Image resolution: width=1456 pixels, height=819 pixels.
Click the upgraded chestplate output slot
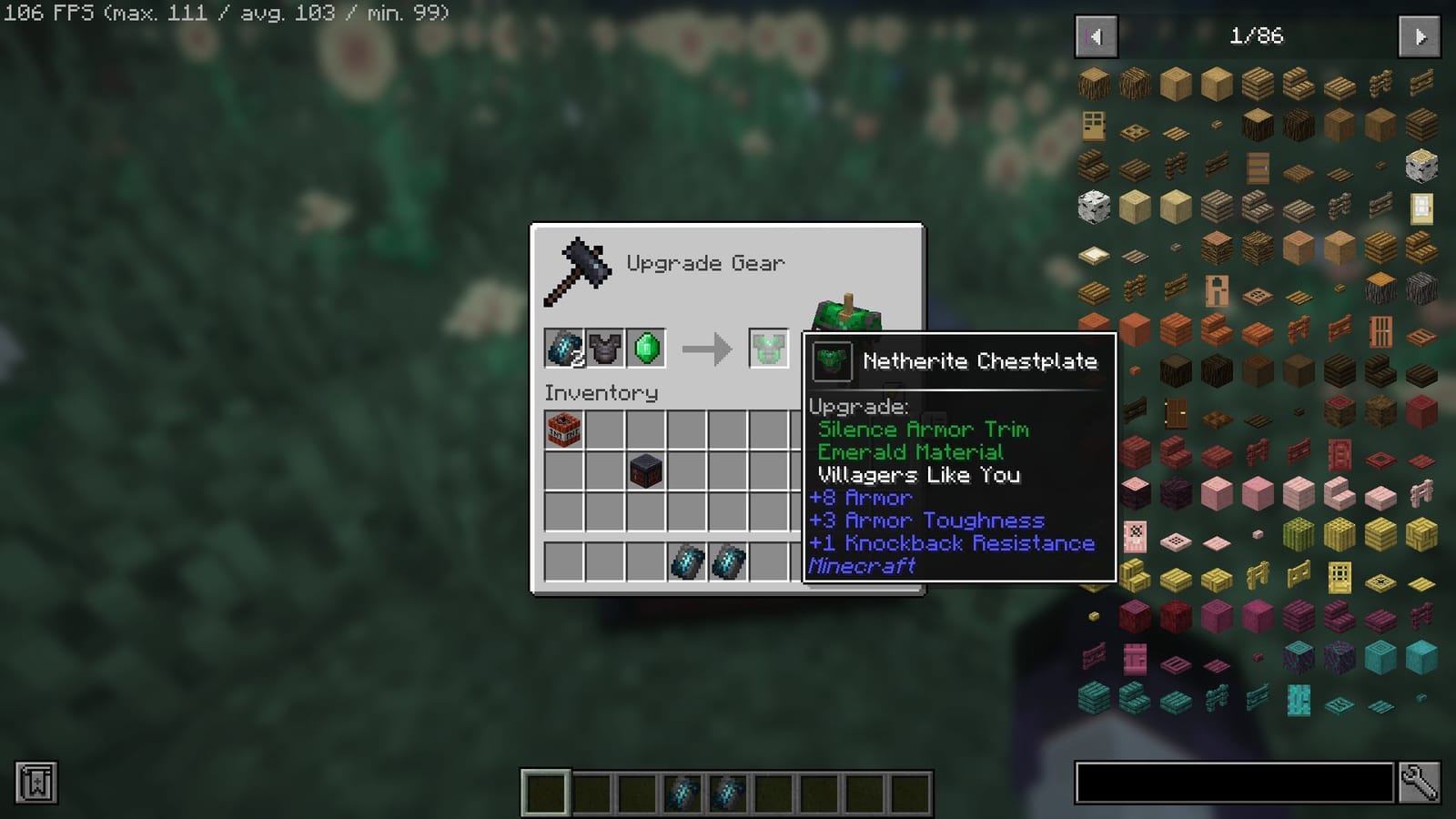click(765, 349)
